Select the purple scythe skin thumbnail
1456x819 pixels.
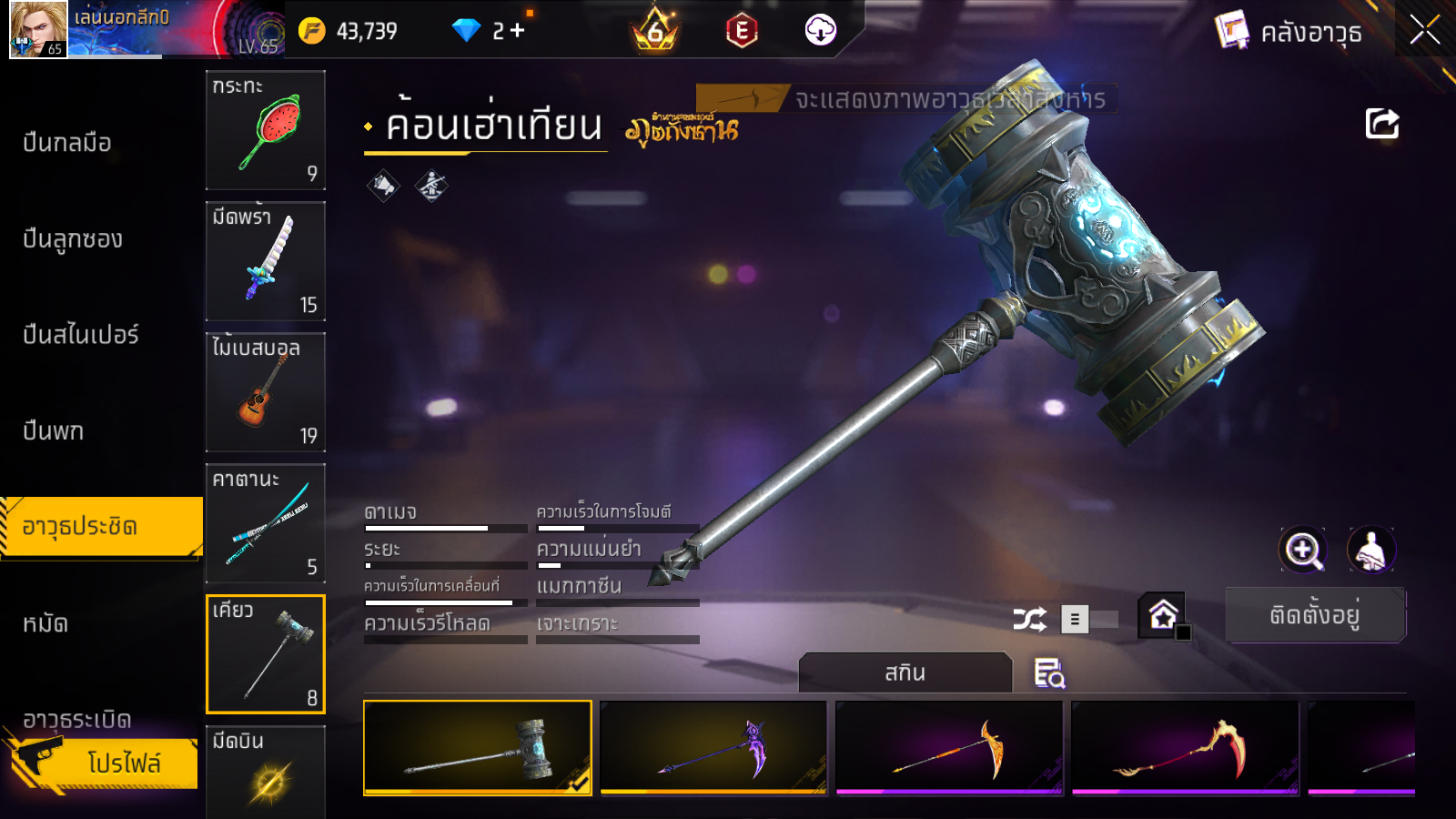point(713,747)
